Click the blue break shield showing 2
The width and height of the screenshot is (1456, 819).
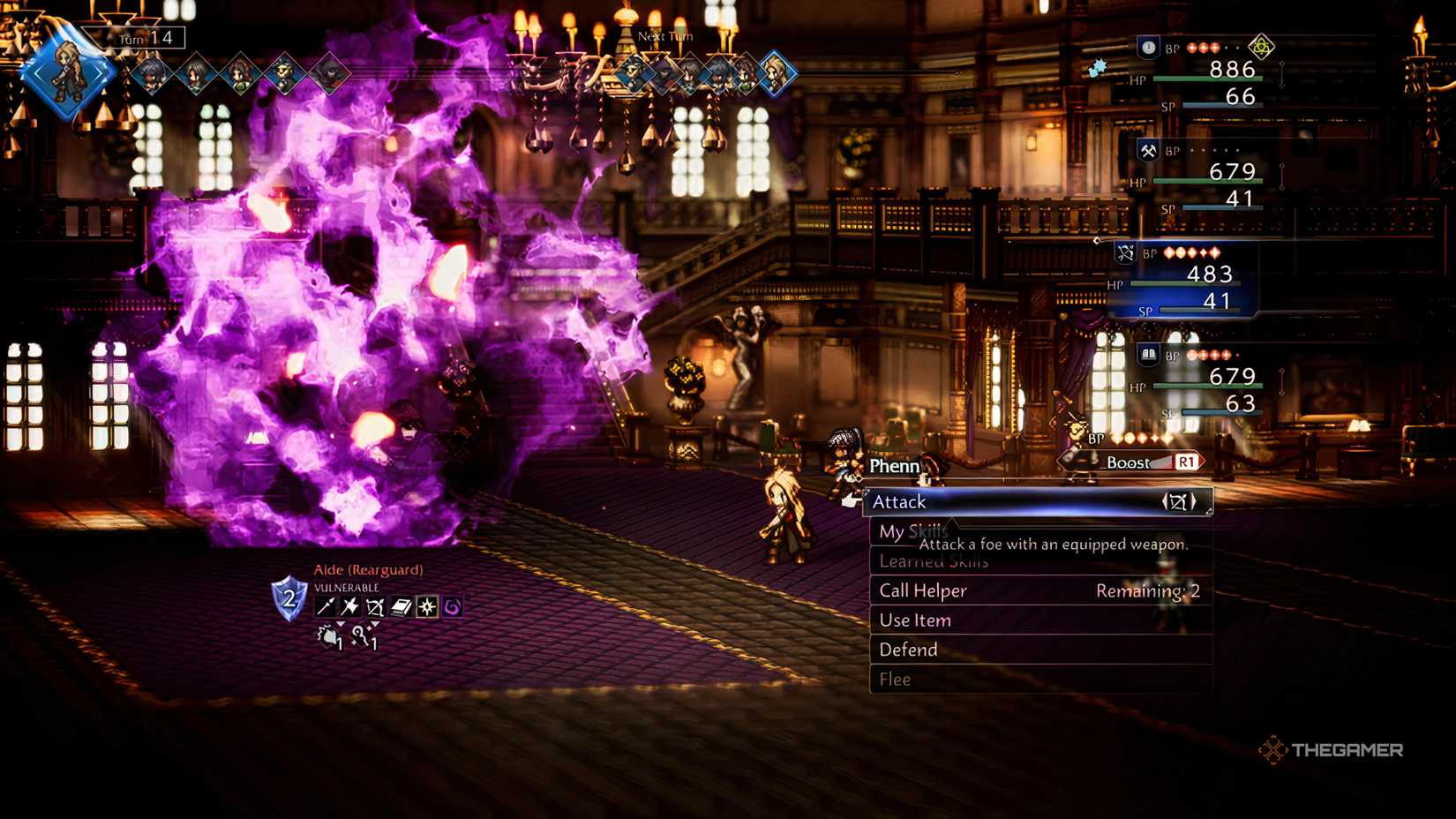288,597
